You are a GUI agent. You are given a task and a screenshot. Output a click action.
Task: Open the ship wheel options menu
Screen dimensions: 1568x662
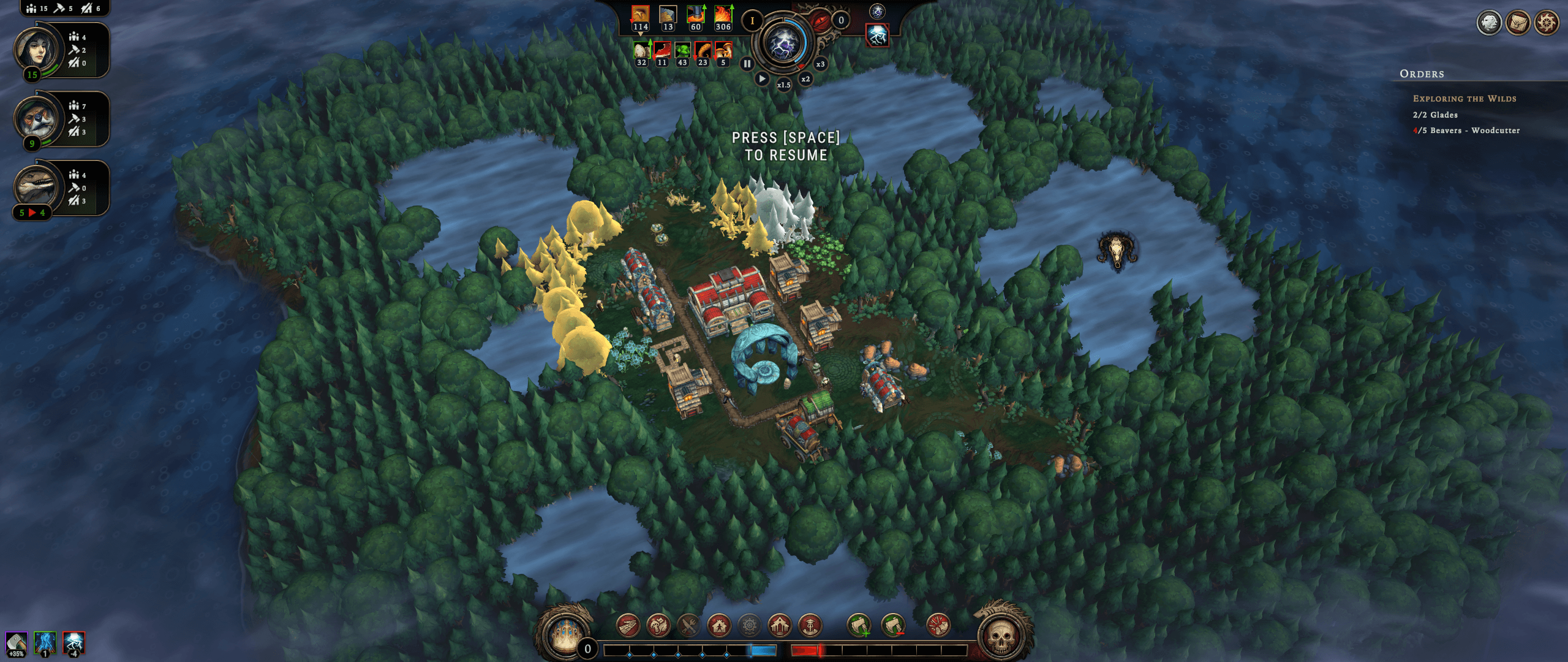click(1547, 23)
